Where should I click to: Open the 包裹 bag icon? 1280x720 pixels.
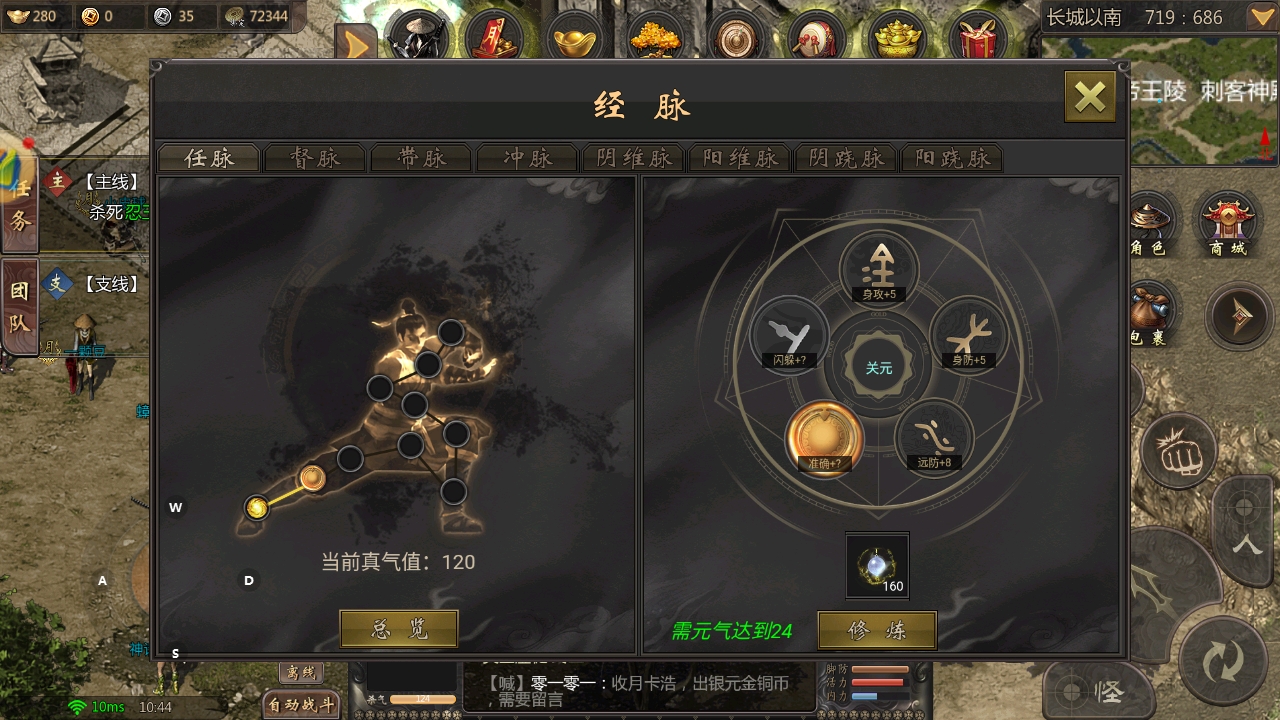[1152, 315]
